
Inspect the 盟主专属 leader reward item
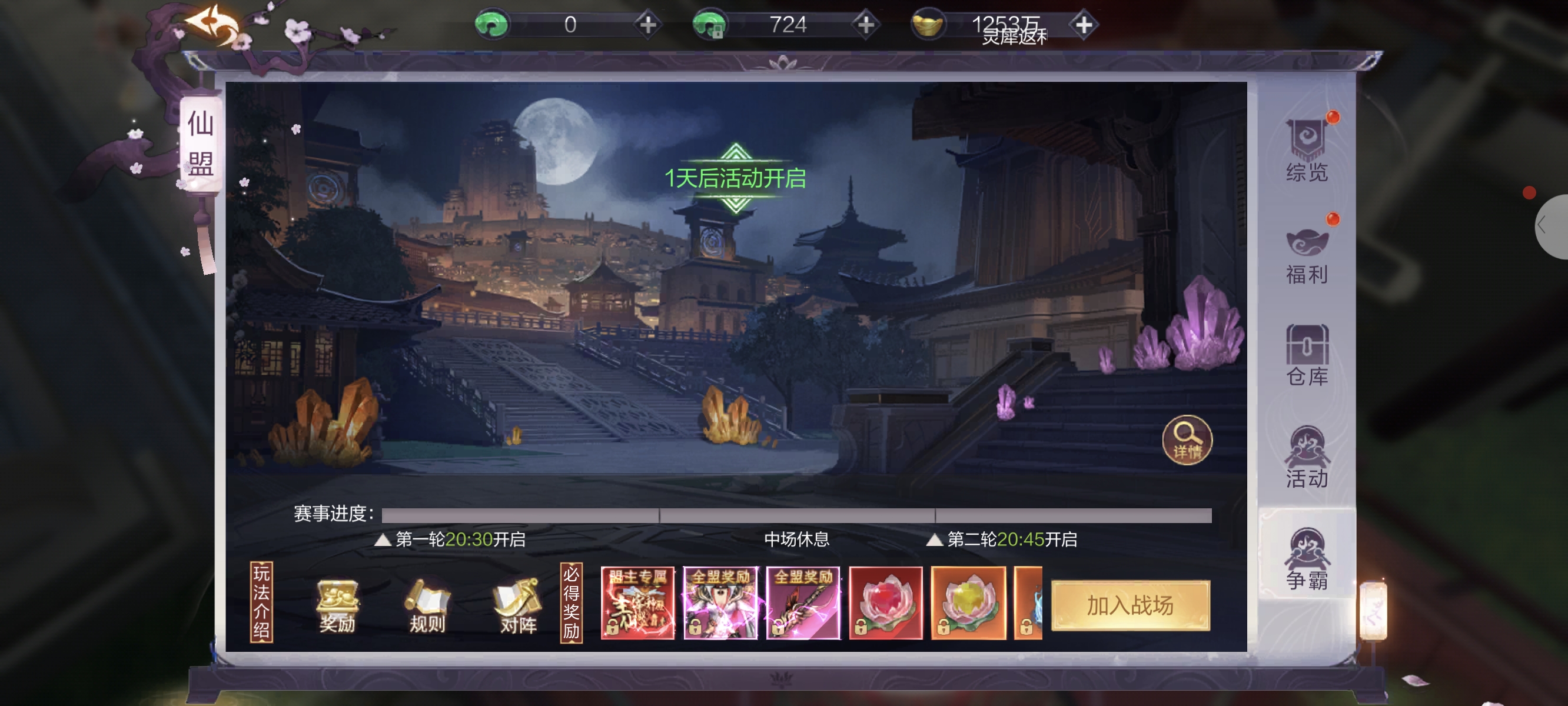tap(637, 602)
